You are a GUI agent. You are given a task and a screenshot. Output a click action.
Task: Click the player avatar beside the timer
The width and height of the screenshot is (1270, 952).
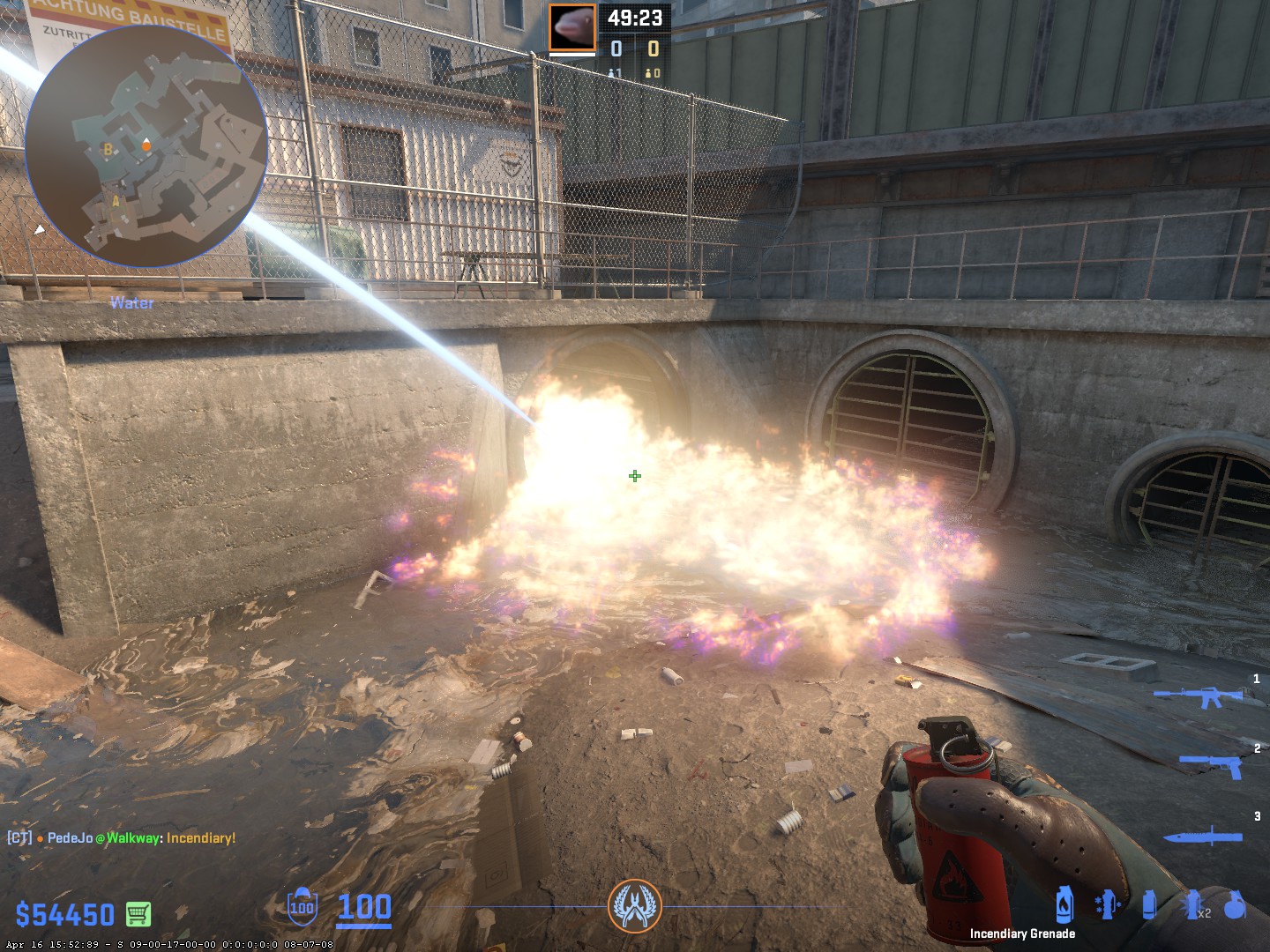click(572, 27)
